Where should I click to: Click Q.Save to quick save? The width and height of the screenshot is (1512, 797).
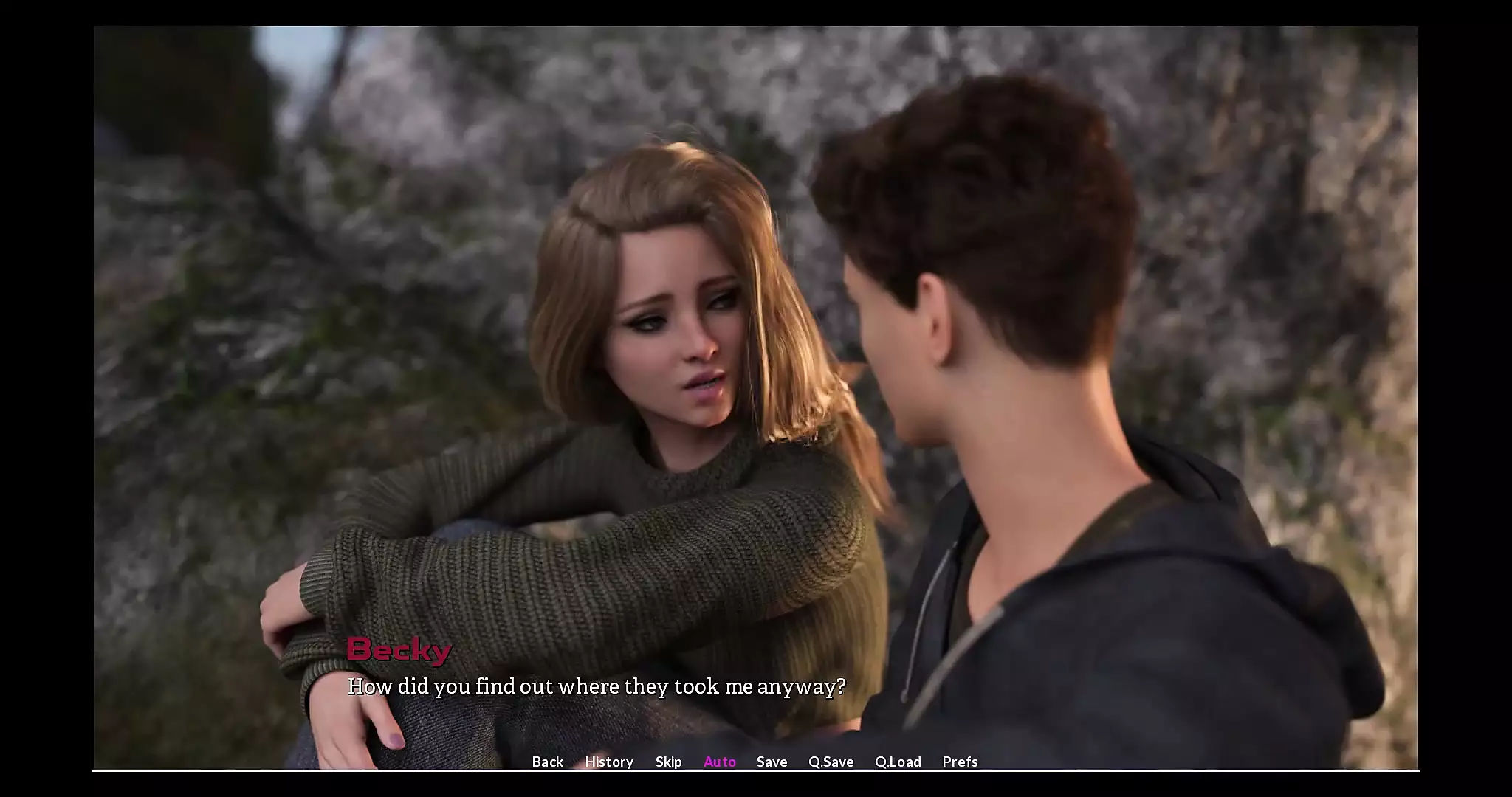click(831, 762)
